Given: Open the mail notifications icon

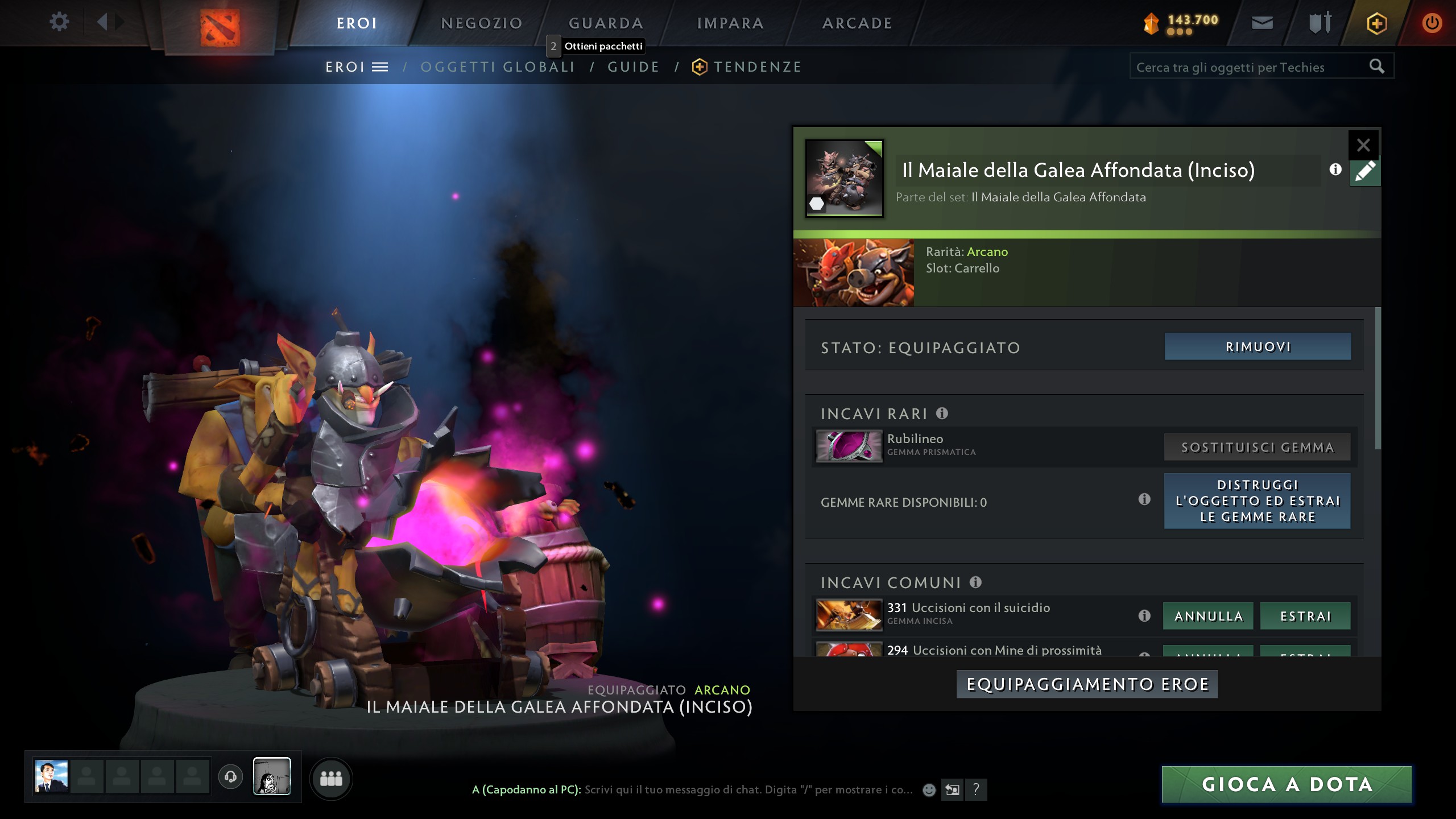Looking at the screenshot, I should [x=1264, y=23].
